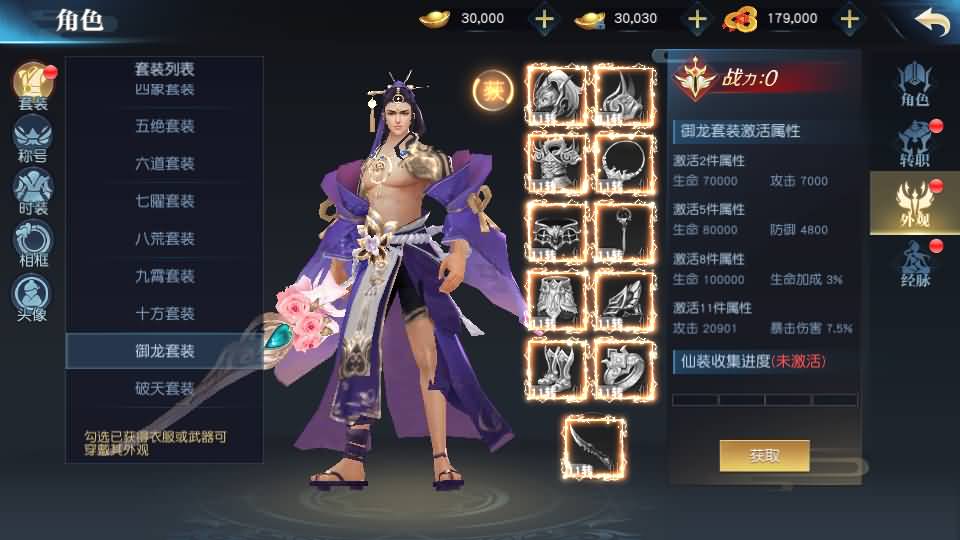
Task: Go back with the return arrow
Action: pos(931,21)
